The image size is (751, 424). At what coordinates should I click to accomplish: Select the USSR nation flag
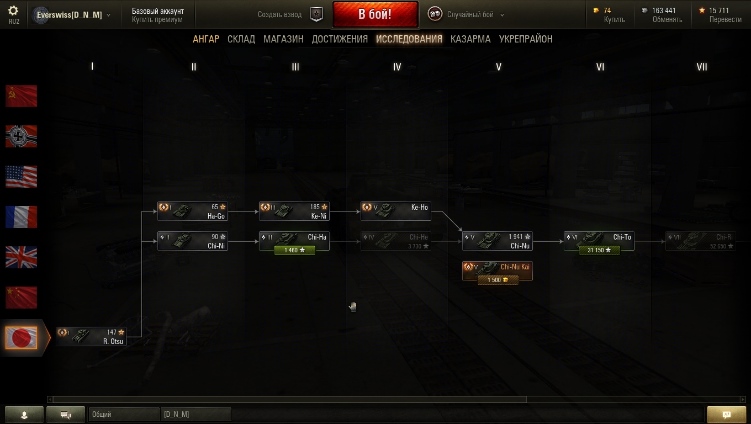[x=21, y=96]
